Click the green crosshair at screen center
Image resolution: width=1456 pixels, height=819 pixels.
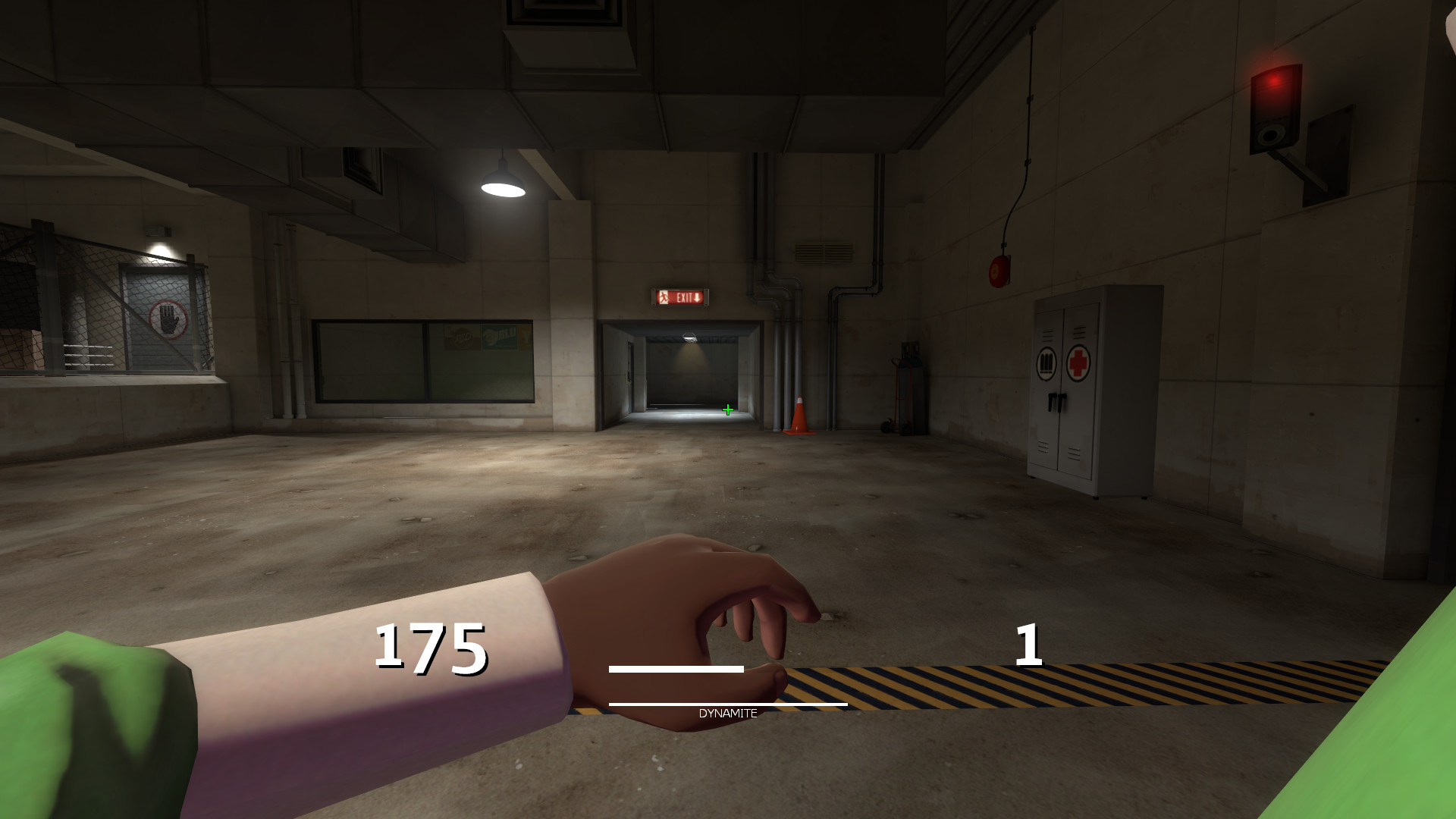[727, 409]
